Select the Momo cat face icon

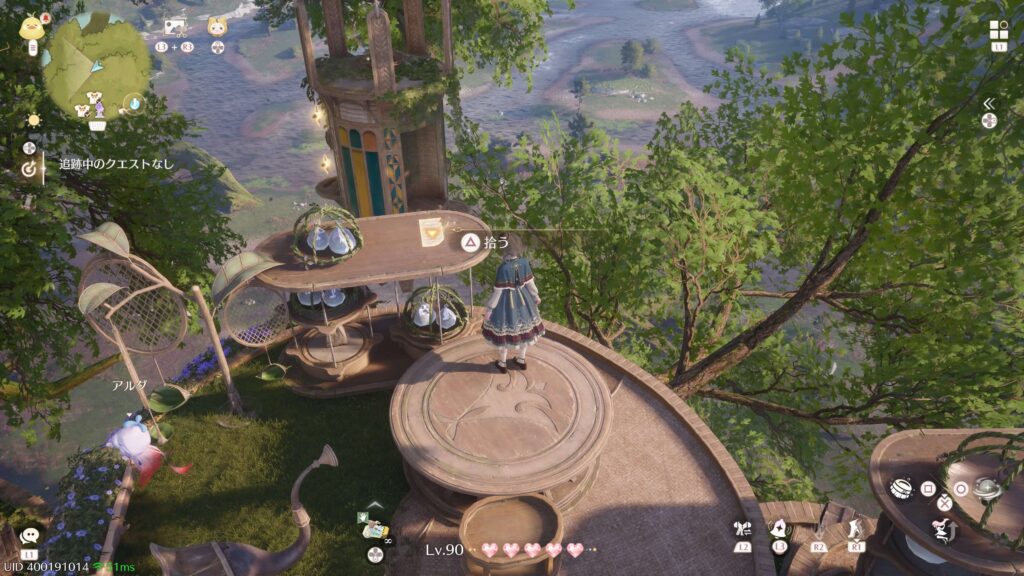coord(217,27)
